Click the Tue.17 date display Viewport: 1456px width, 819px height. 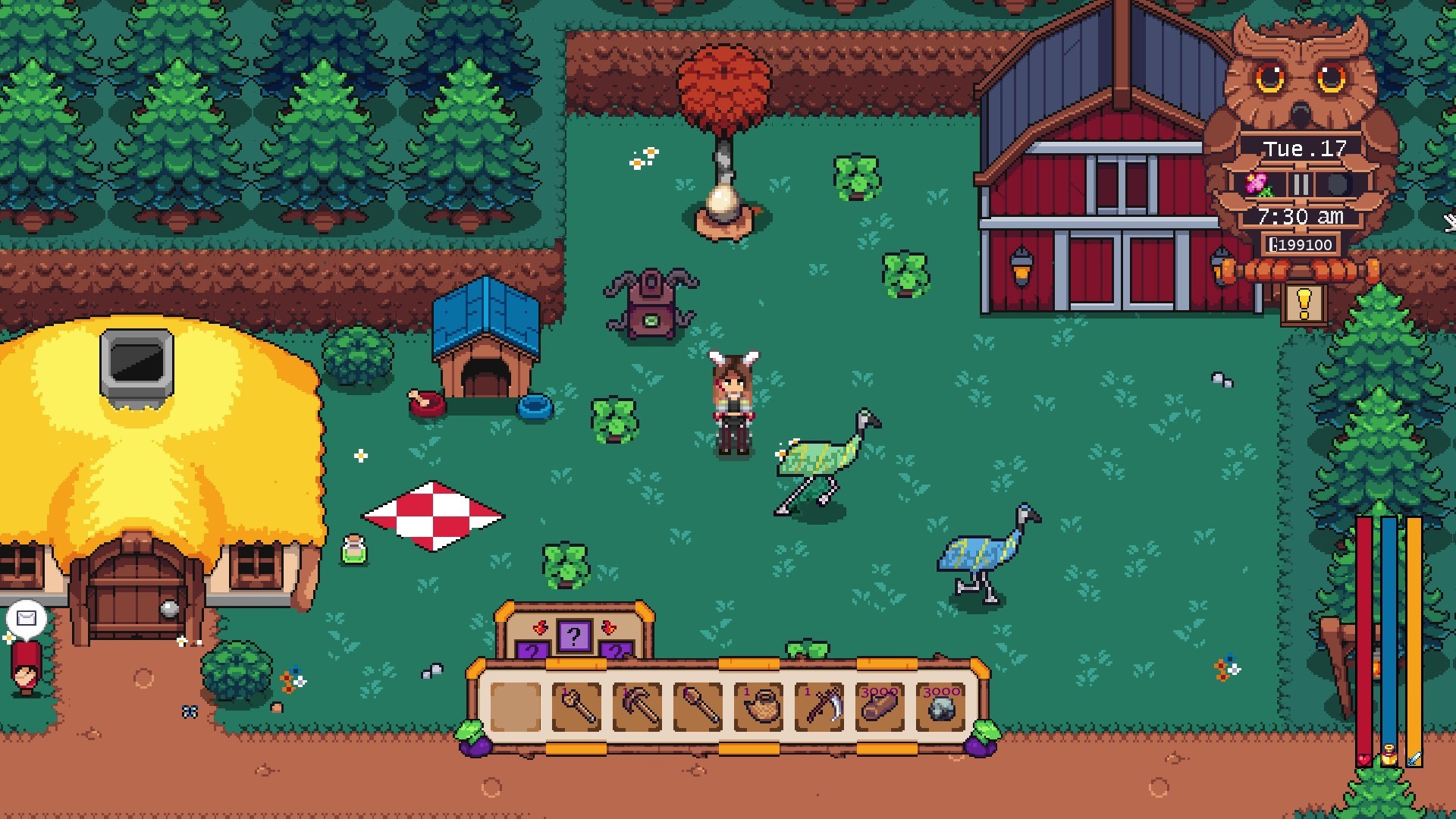pyautogui.click(x=1304, y=149)
